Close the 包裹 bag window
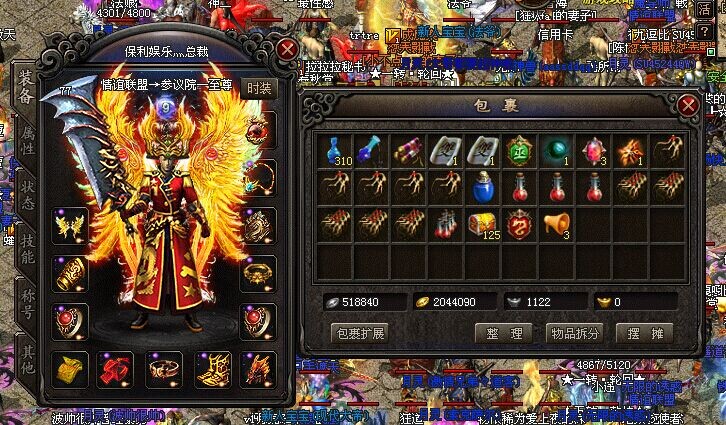This screenshot has height=425, width=726. (688, 104)
